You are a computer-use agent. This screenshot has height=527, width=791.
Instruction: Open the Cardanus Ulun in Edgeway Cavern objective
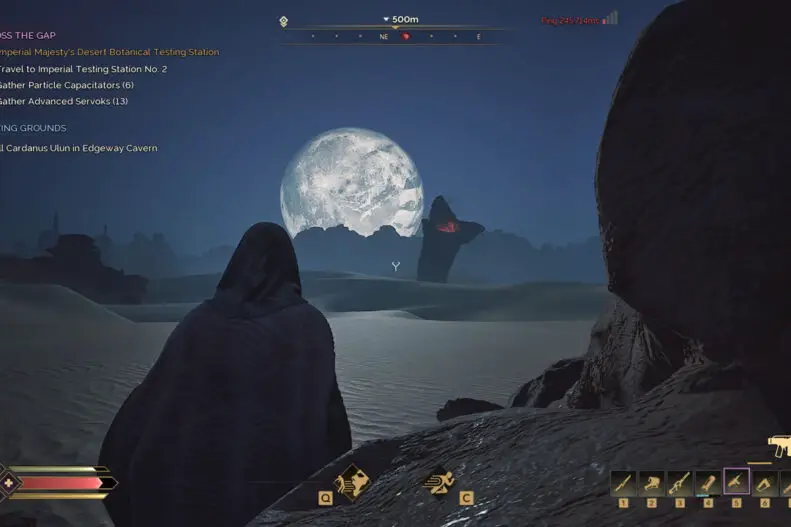78,148
